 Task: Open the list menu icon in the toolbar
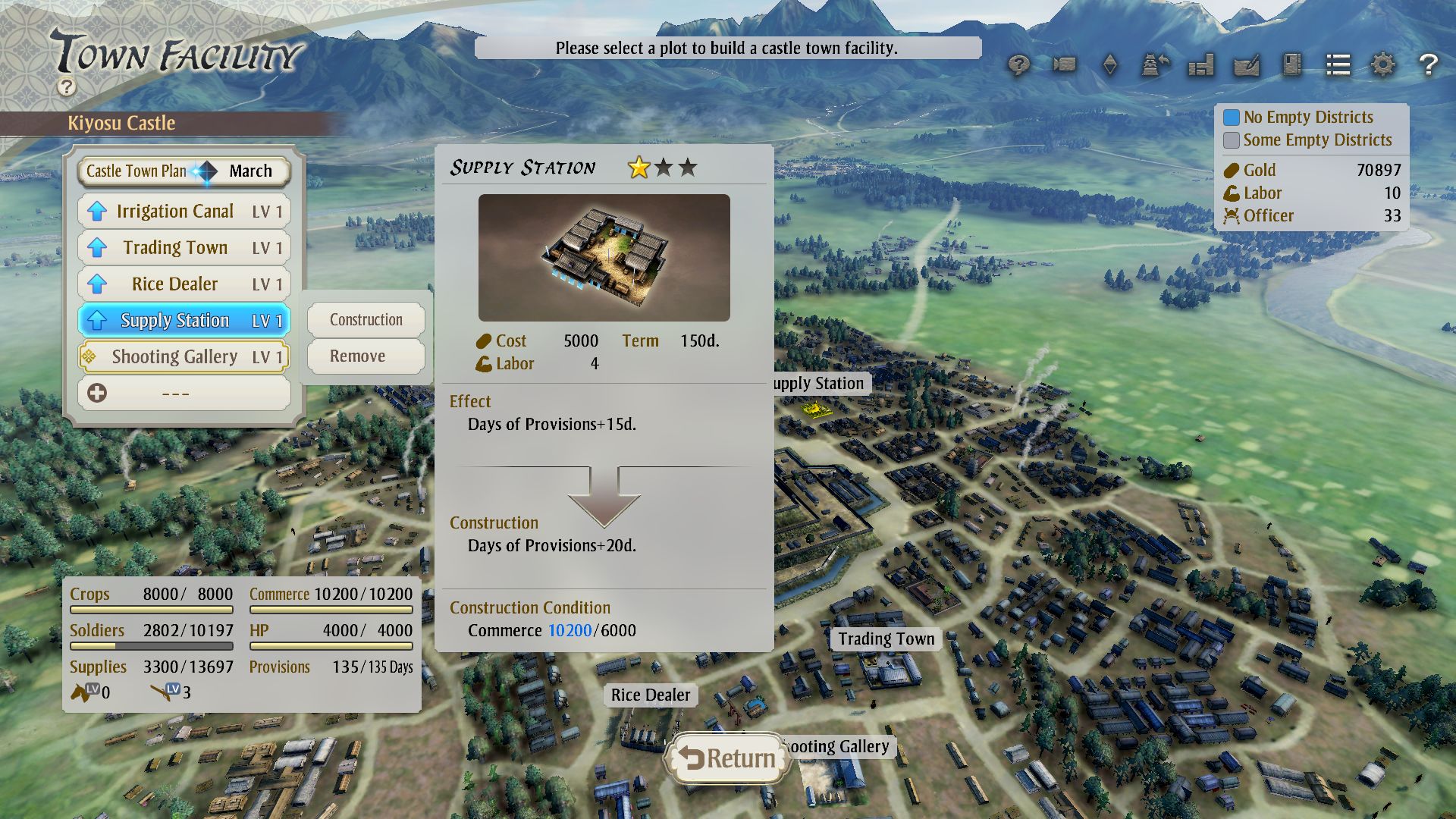pos(1337,66)
